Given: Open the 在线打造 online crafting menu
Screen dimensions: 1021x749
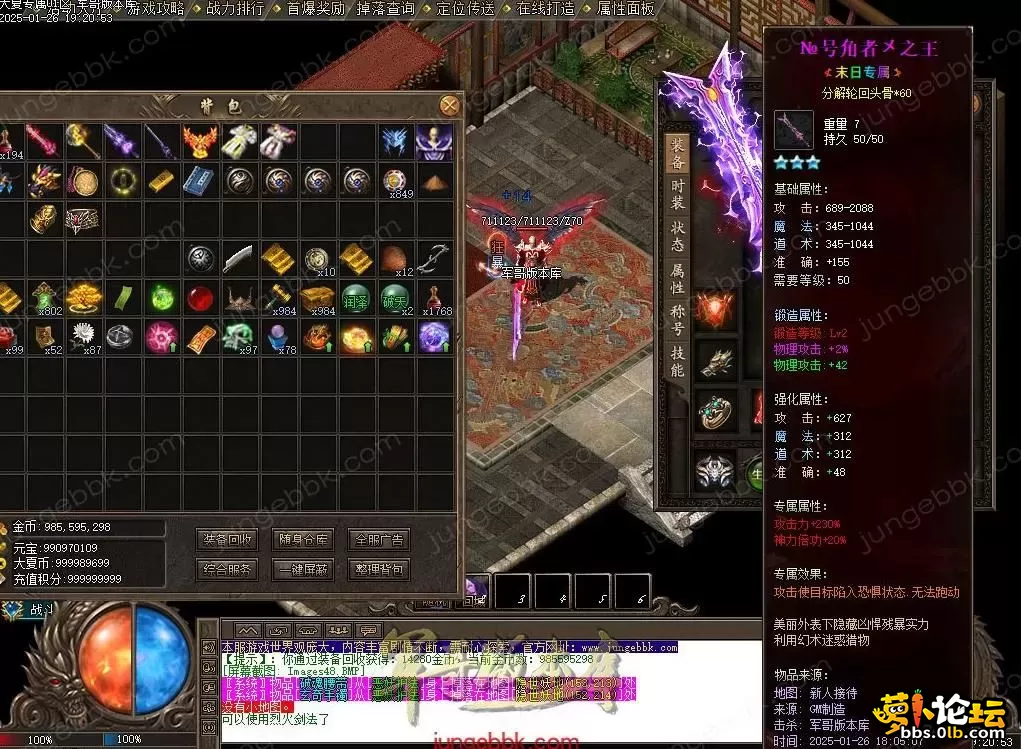Looking at the screenshot, I should (545, 9).
